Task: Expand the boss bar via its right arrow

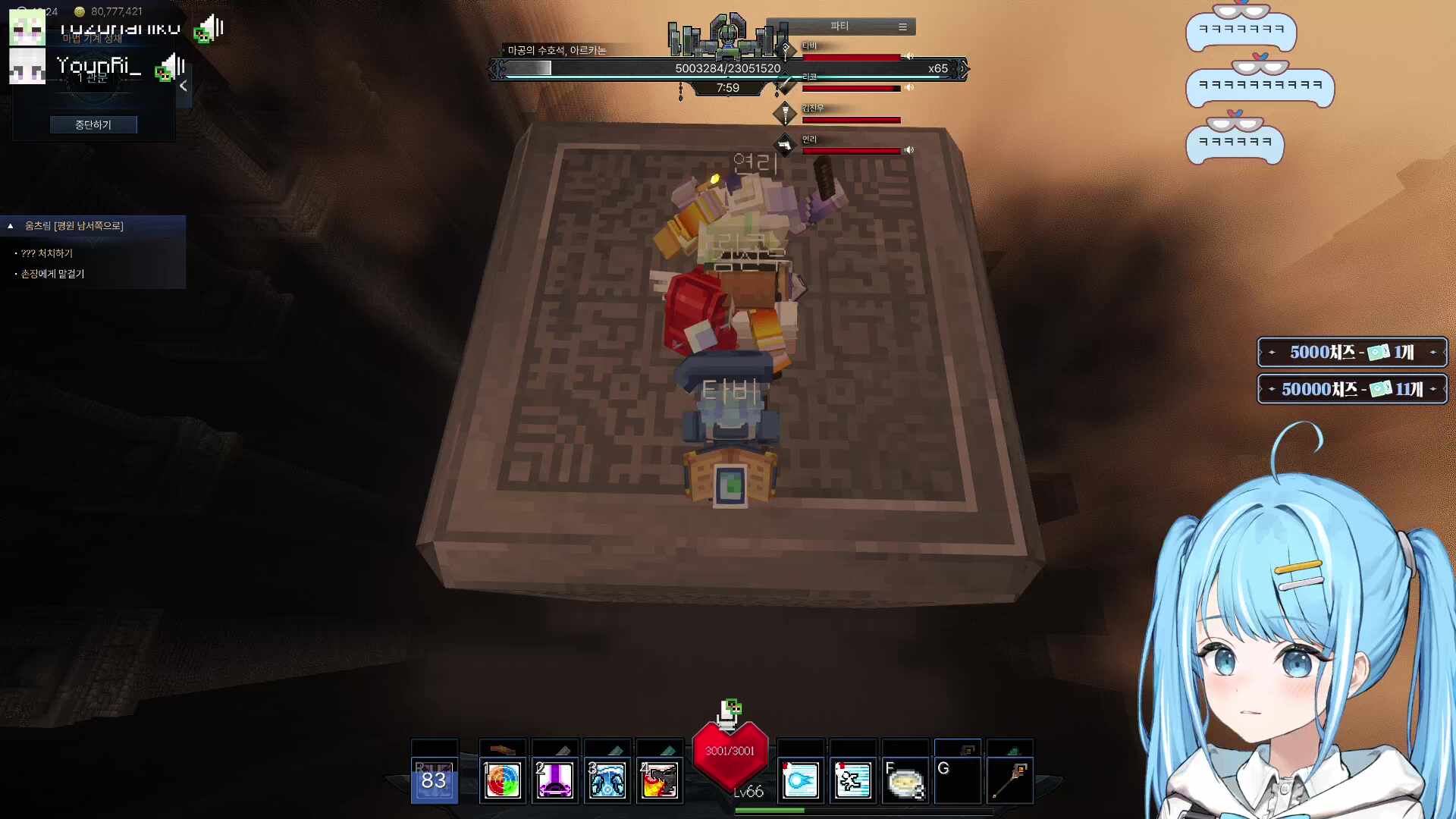Action: point(965,68)
